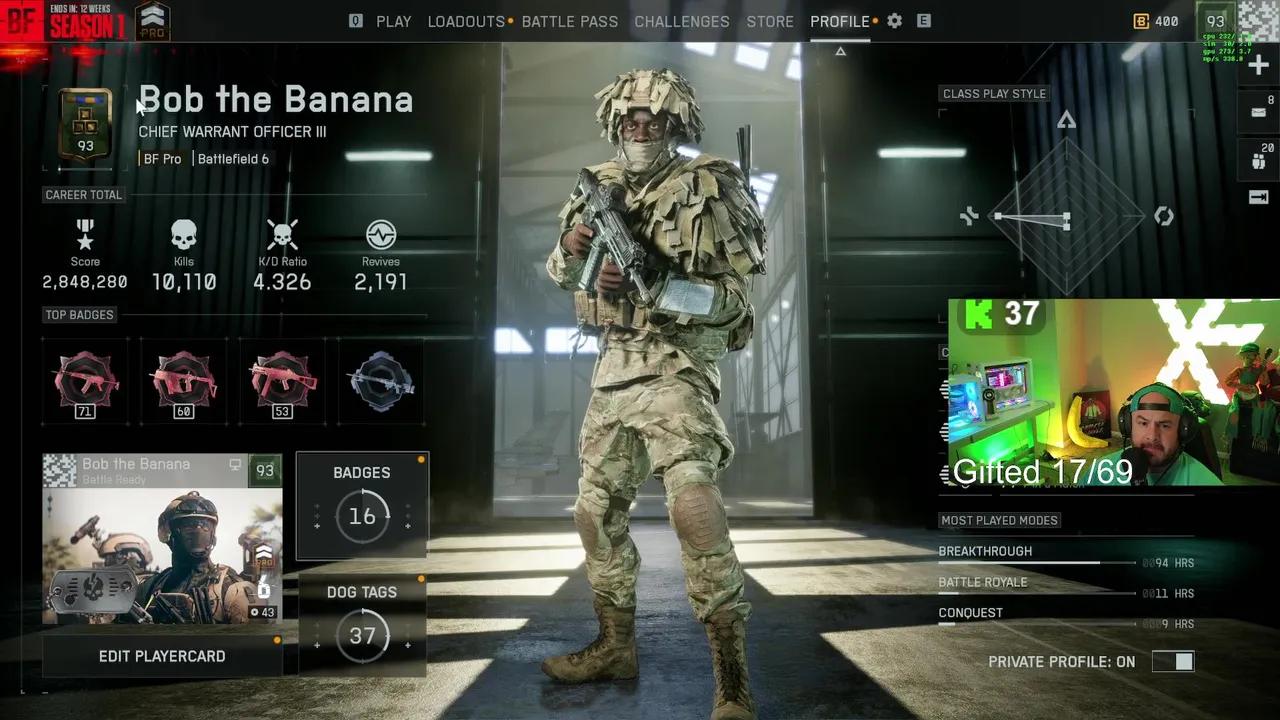Click the PROFILE tab
Image resolution: width=1280 pixels, height=720 pixels.
click(840, 21)
